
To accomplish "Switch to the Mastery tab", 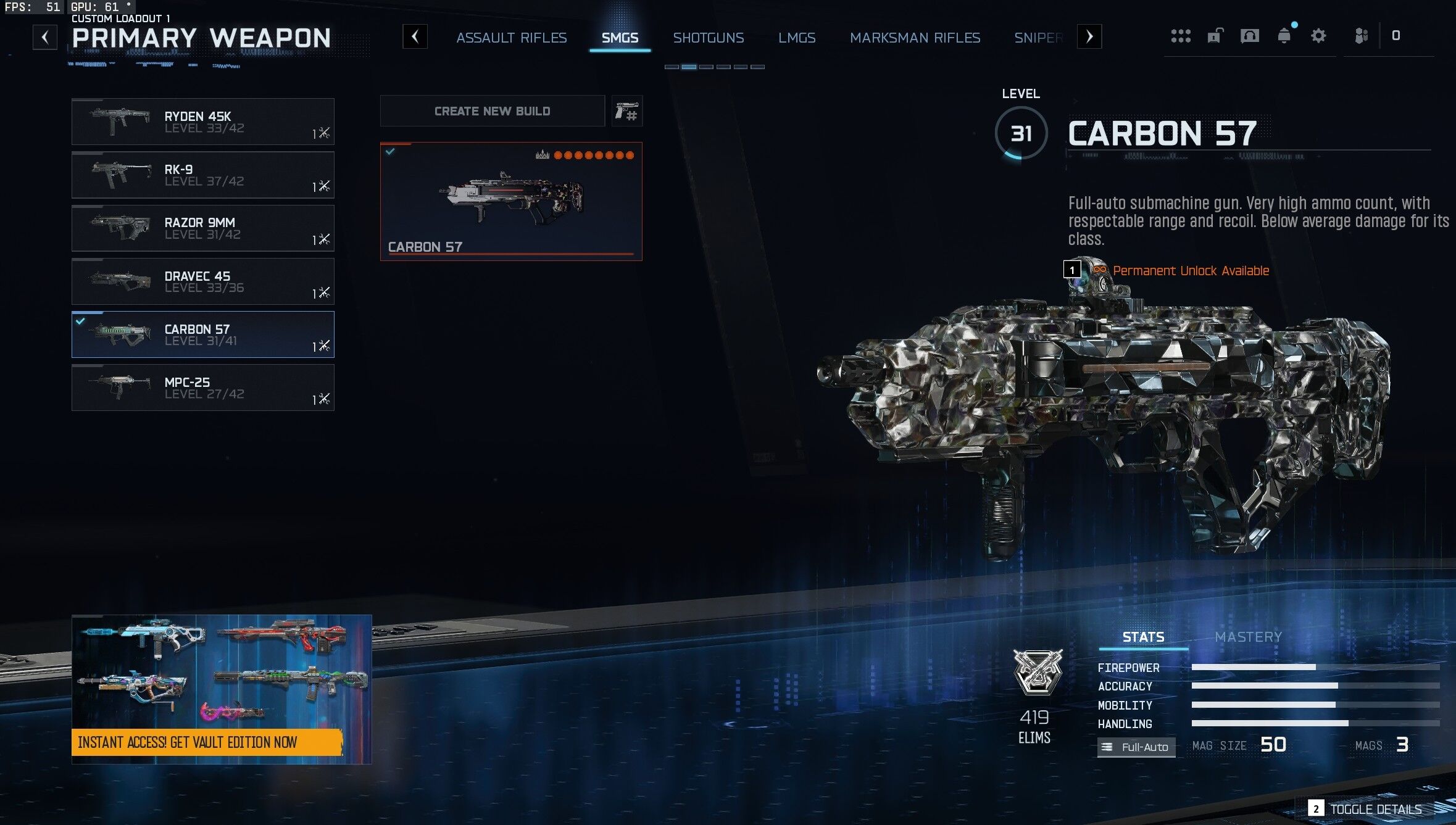I will 1248,637.
